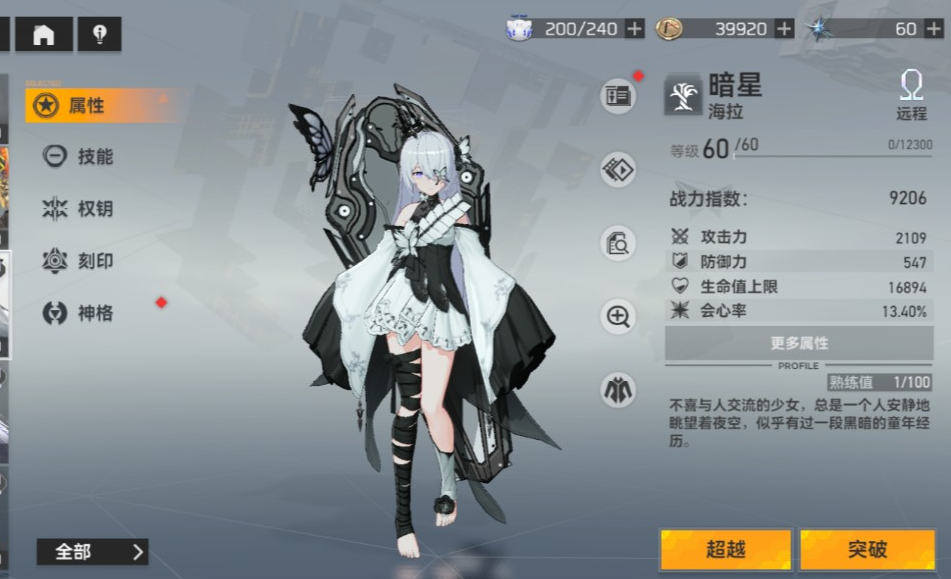
Task: Add stamina with the 200/240 plus button
Action: pos(634,29)
